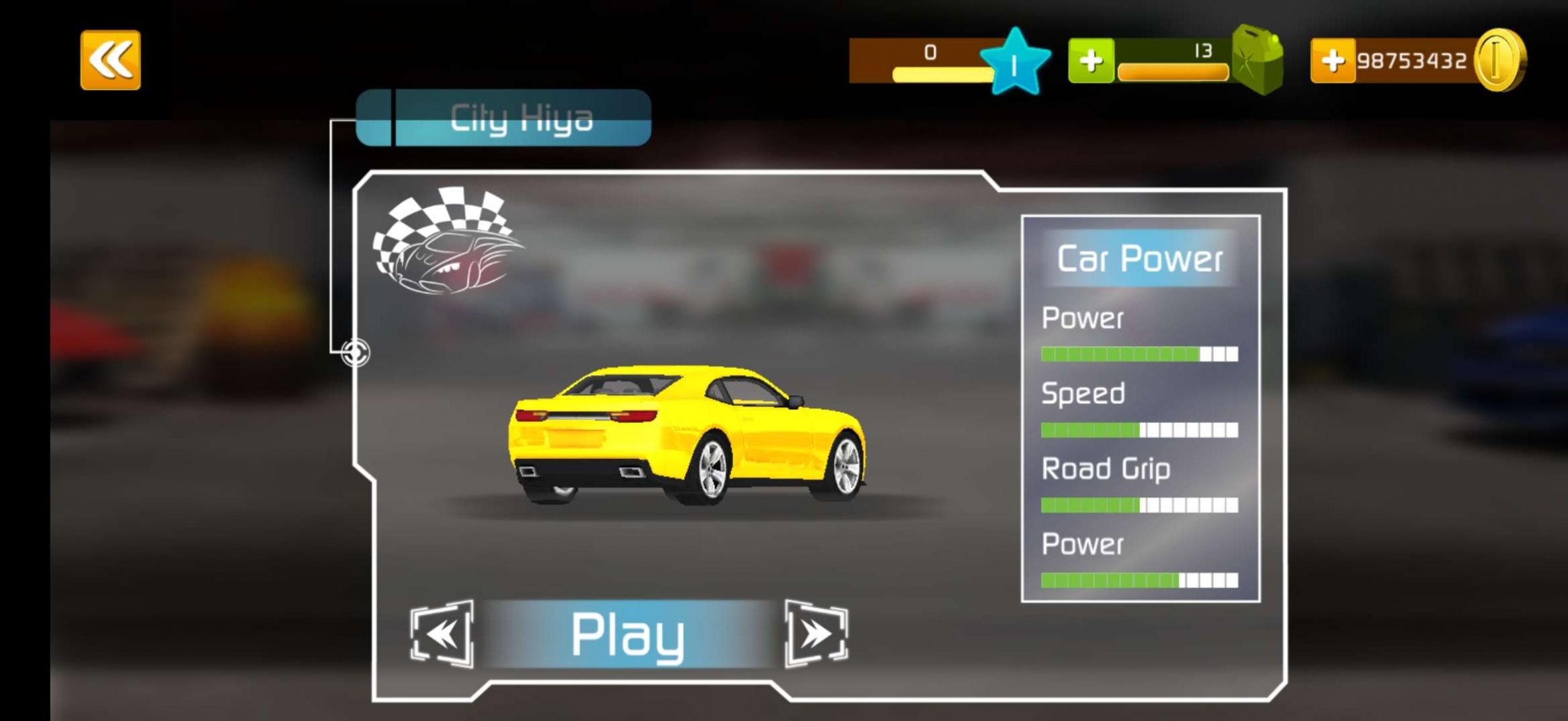1568x721 pixels.
Task: Click the blue star level icon
Action: click(1016, 59)
